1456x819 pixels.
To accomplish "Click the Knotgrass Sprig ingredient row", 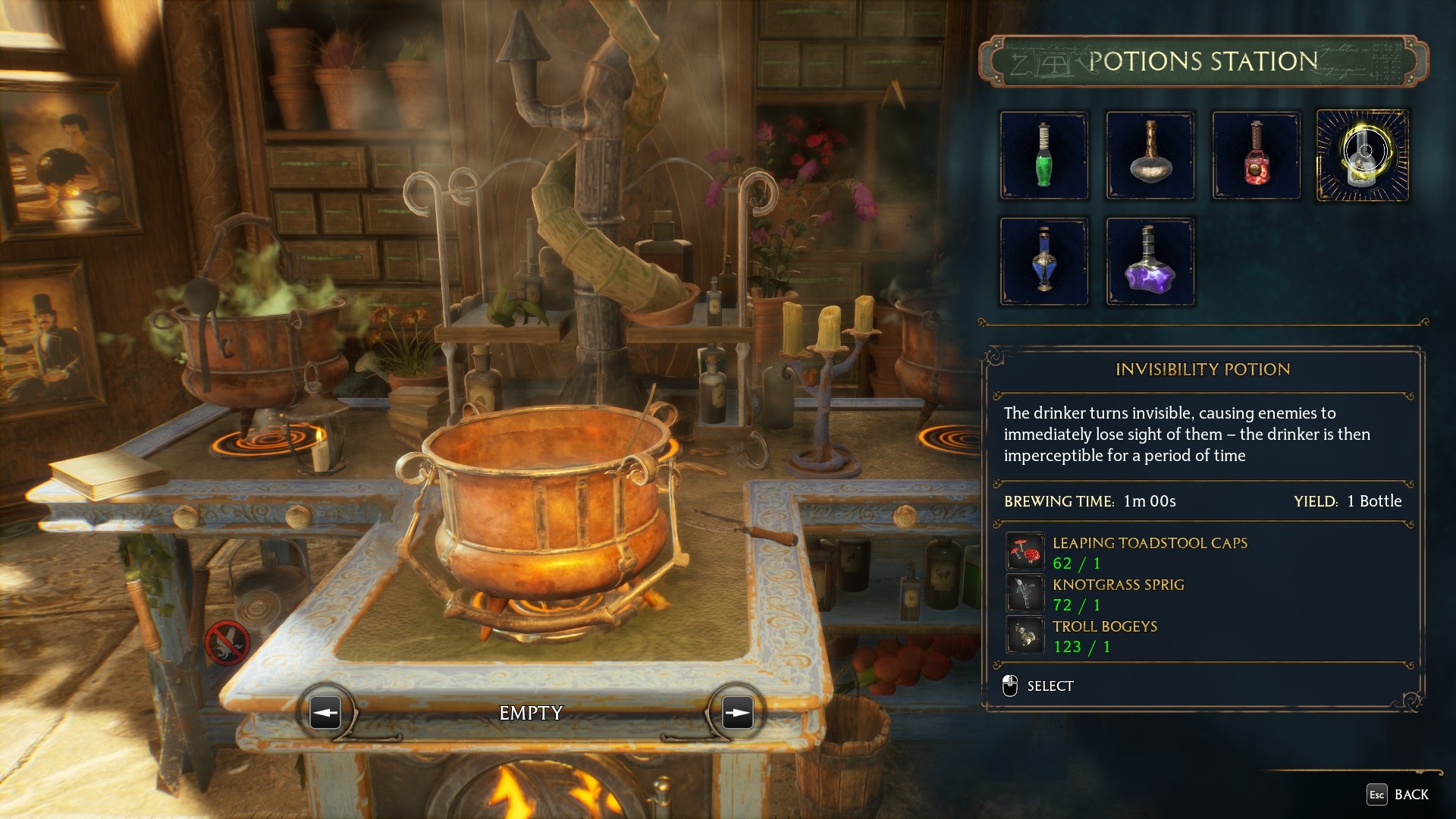I will click(1118, 594).
